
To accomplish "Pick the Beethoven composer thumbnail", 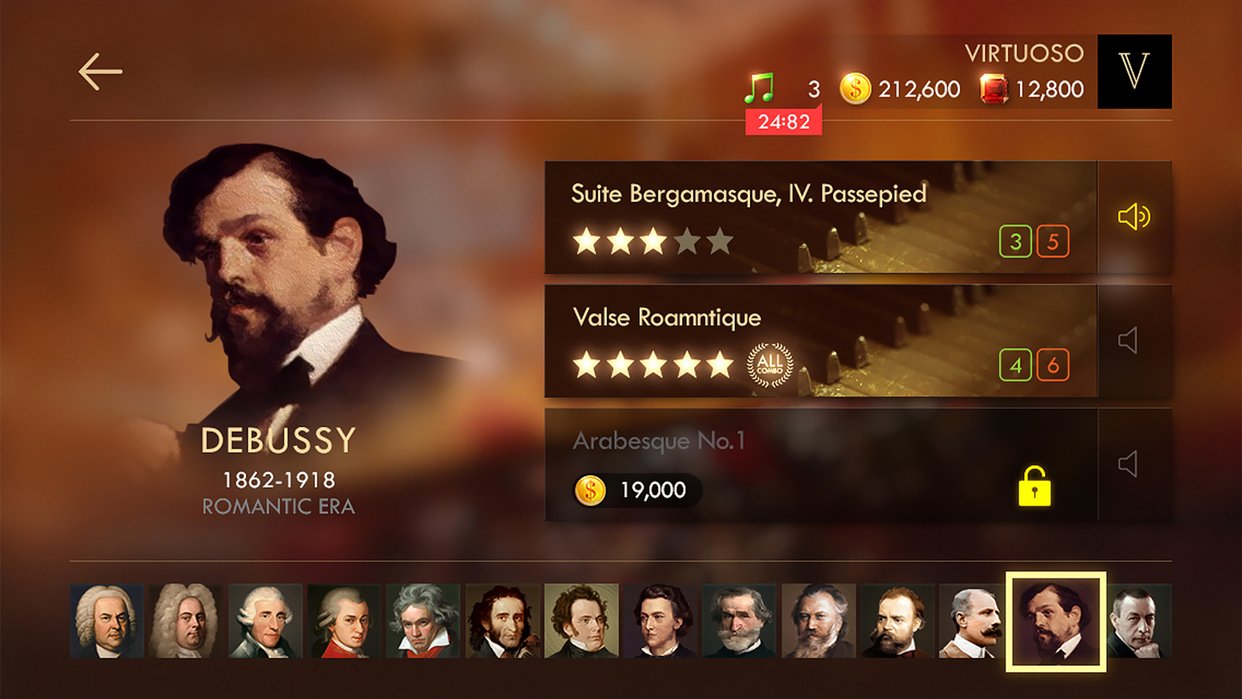I will 423,621.
